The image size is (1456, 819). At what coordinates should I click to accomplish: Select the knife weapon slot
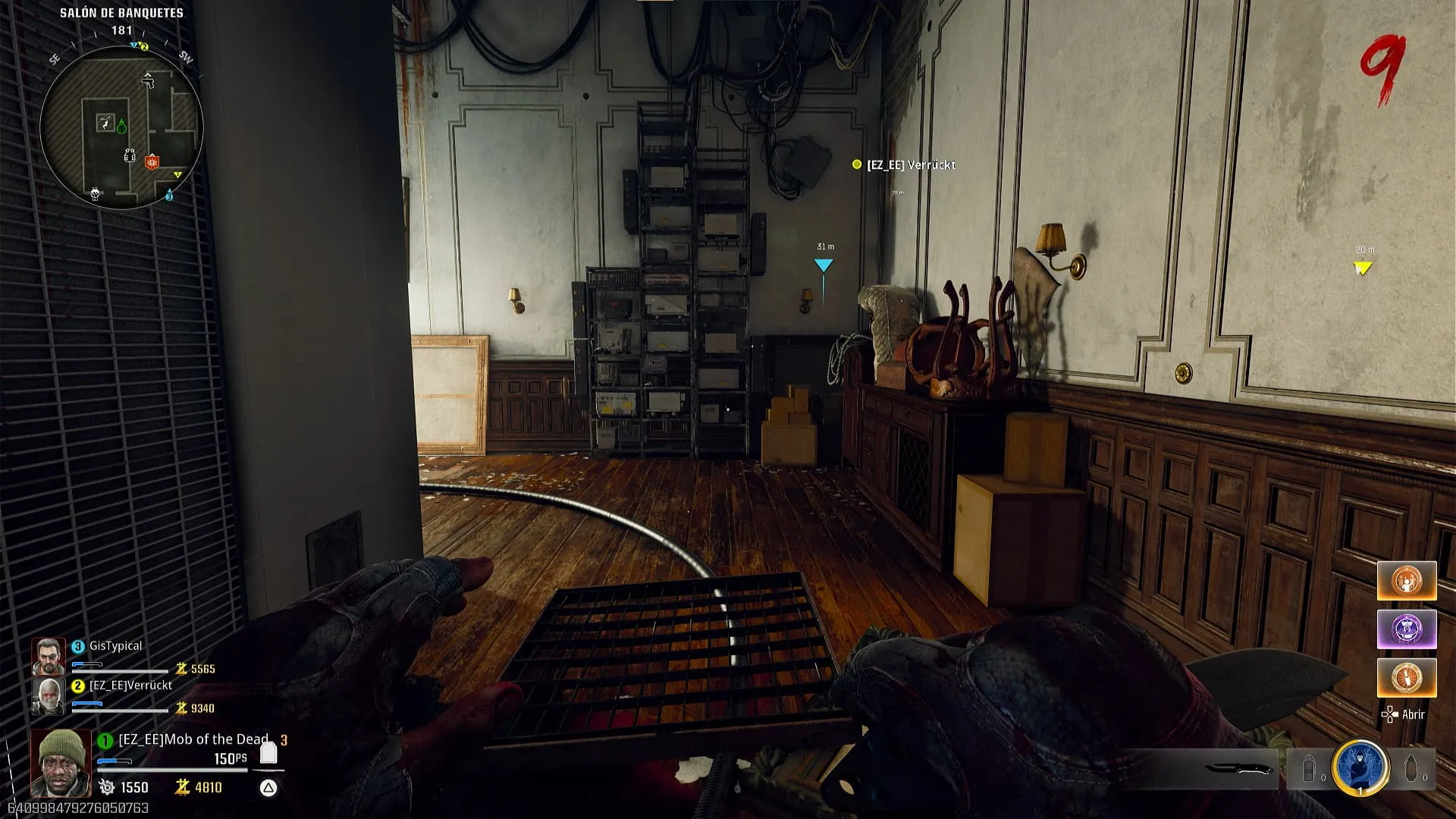tap(1238, 769)
